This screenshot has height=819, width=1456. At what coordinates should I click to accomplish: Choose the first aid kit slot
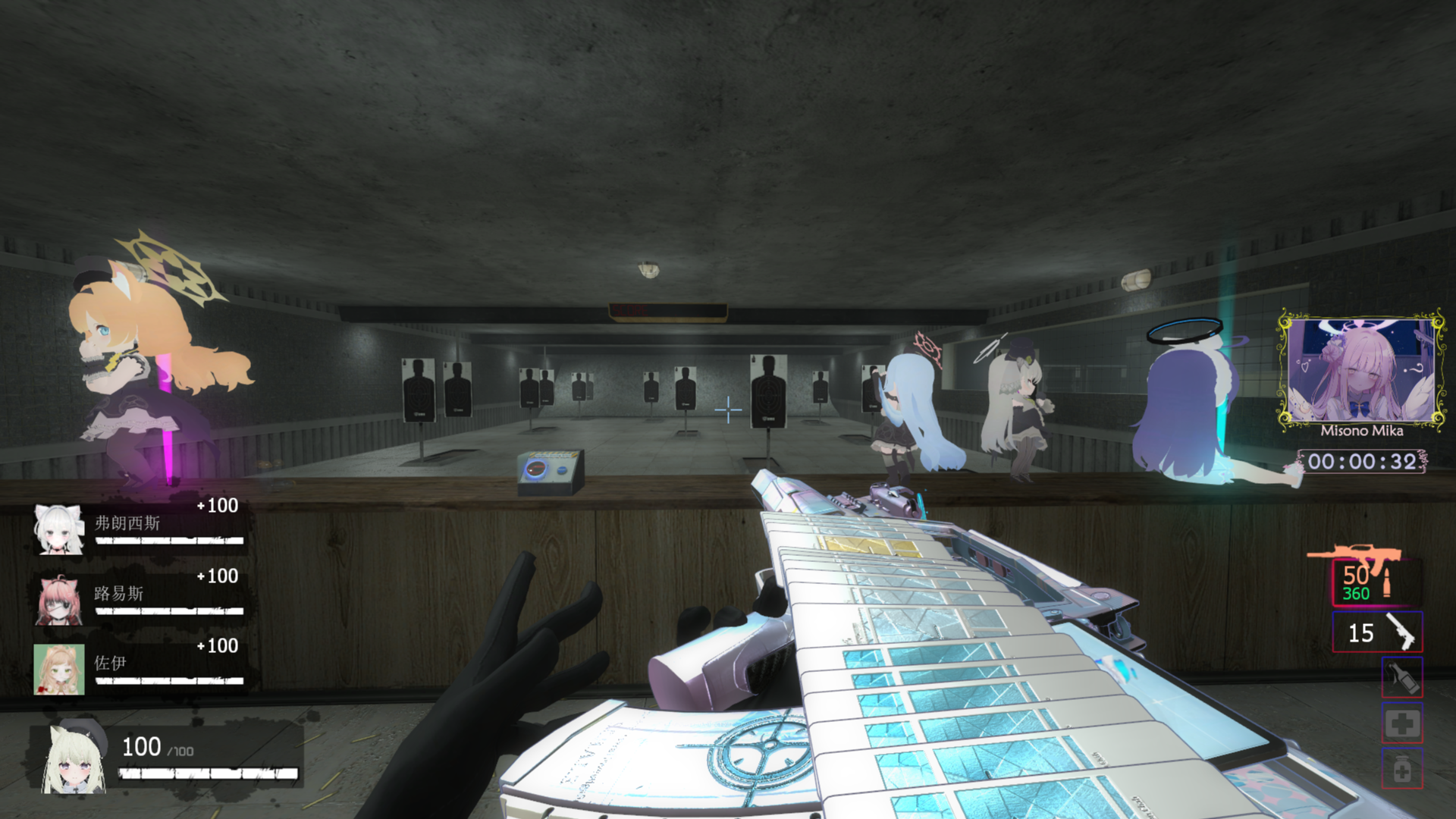point(1402,723)
